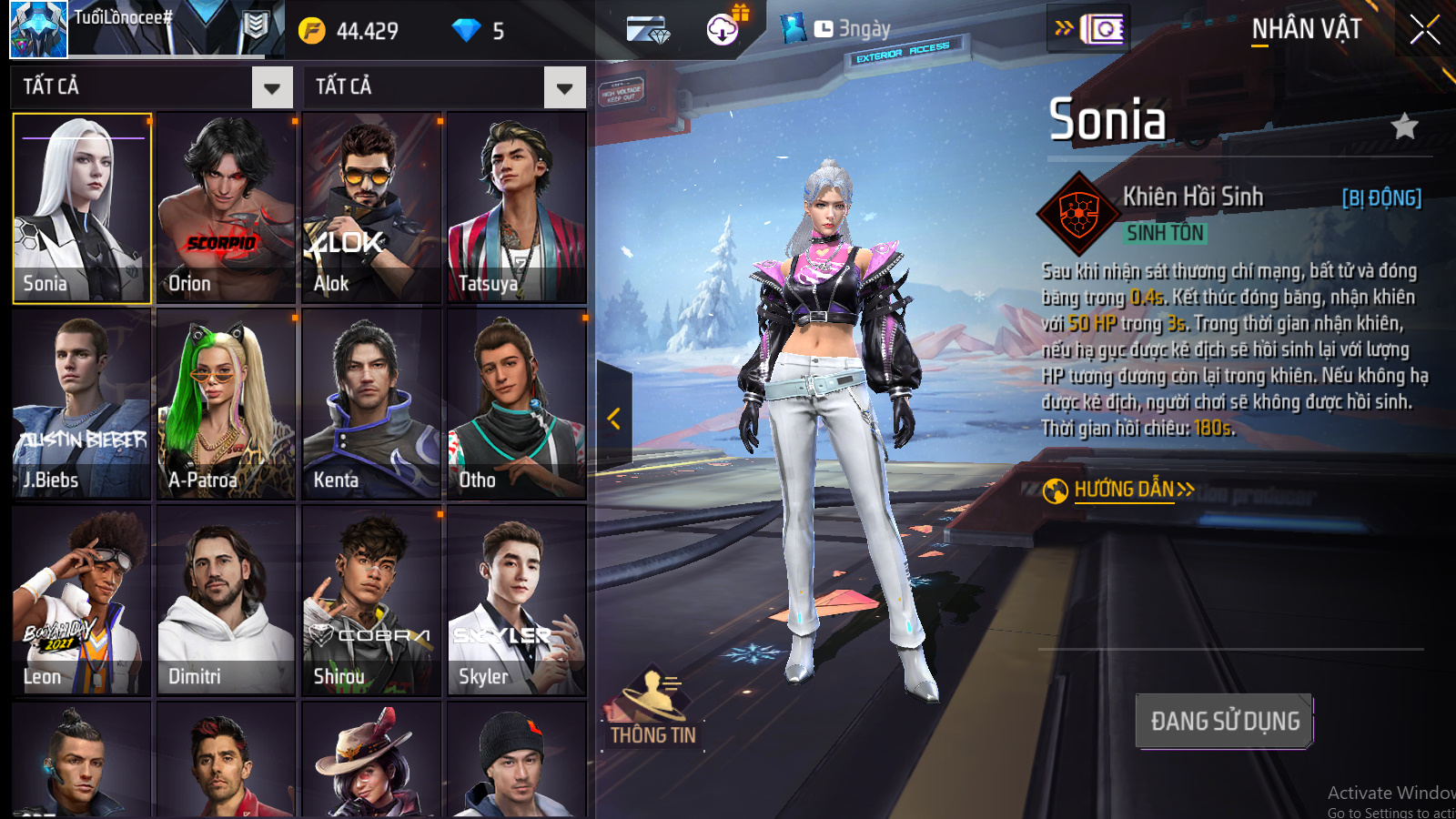1456x819 pixels.
Task: Collapse the panel with the yellow arrow
Action: [614, 419]
